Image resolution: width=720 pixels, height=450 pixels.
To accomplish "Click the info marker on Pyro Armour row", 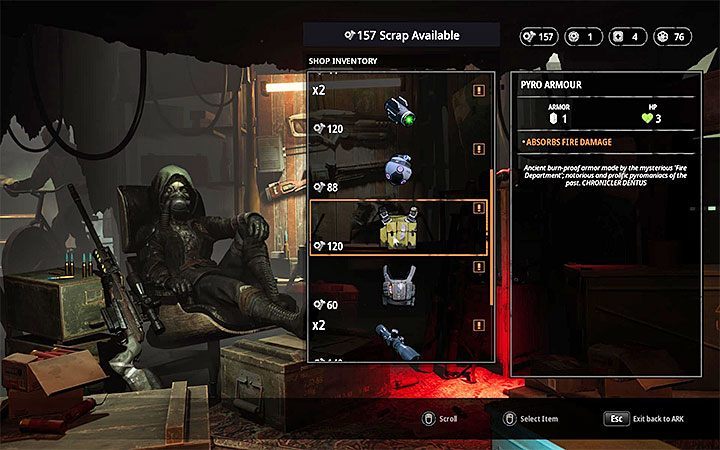I will (x=479, y=208).
